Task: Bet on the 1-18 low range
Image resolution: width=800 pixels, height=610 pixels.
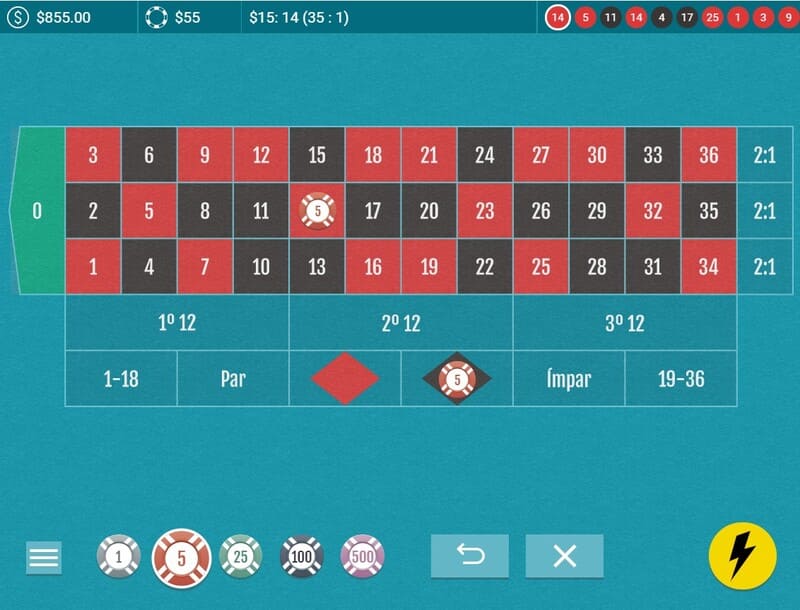Action: pyautogui.click(x=121, y=379)
